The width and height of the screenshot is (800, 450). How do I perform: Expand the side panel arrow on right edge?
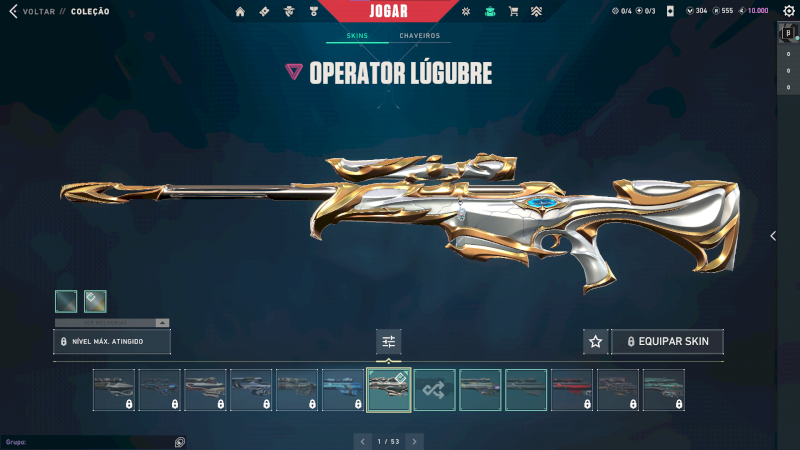[x=773, y=236]
